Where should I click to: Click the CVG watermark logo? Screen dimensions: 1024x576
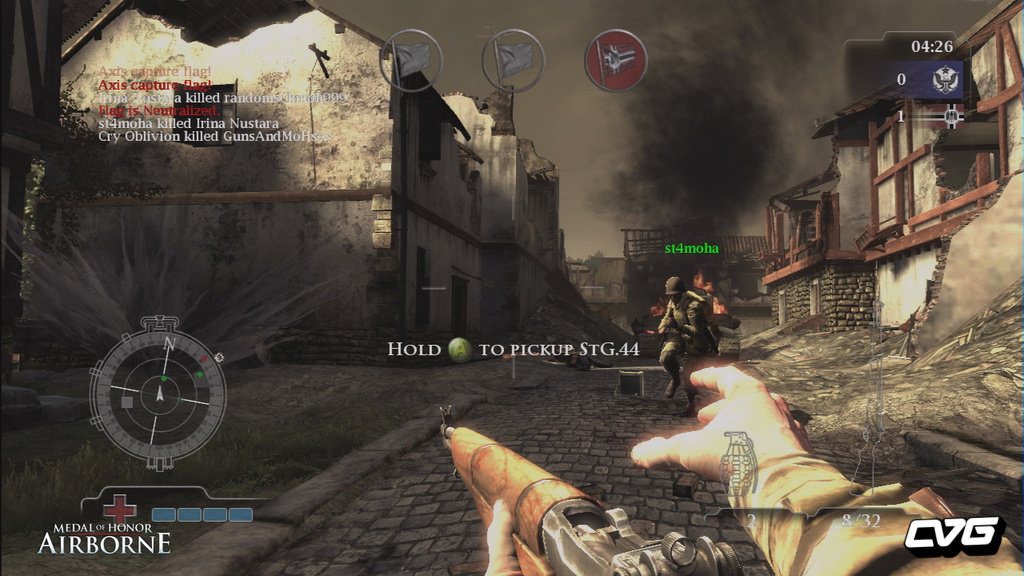(953, 535)
